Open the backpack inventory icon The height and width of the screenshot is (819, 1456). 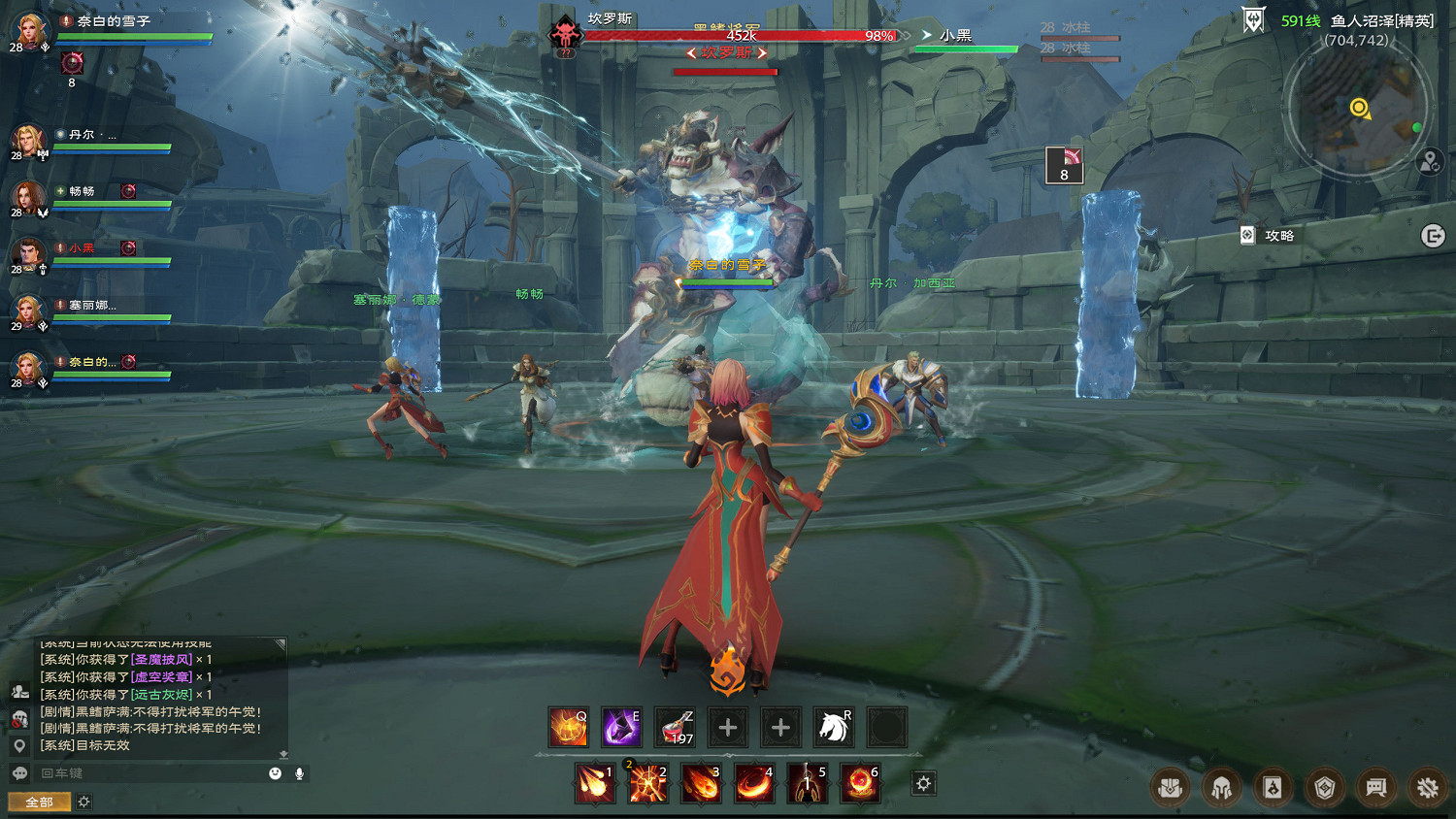pos(1170,788)
